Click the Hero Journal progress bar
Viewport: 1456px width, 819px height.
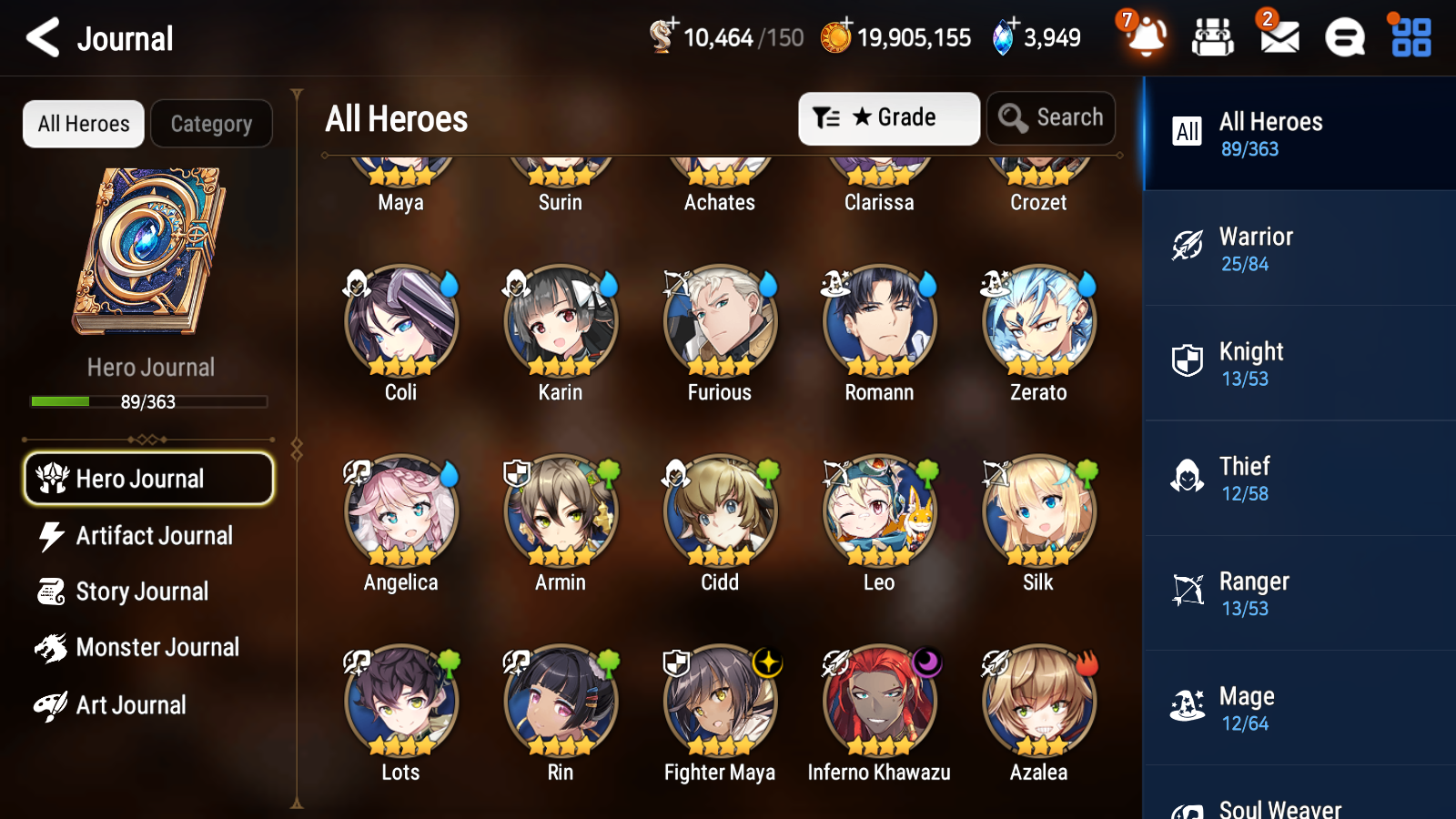tap(148, 401)
